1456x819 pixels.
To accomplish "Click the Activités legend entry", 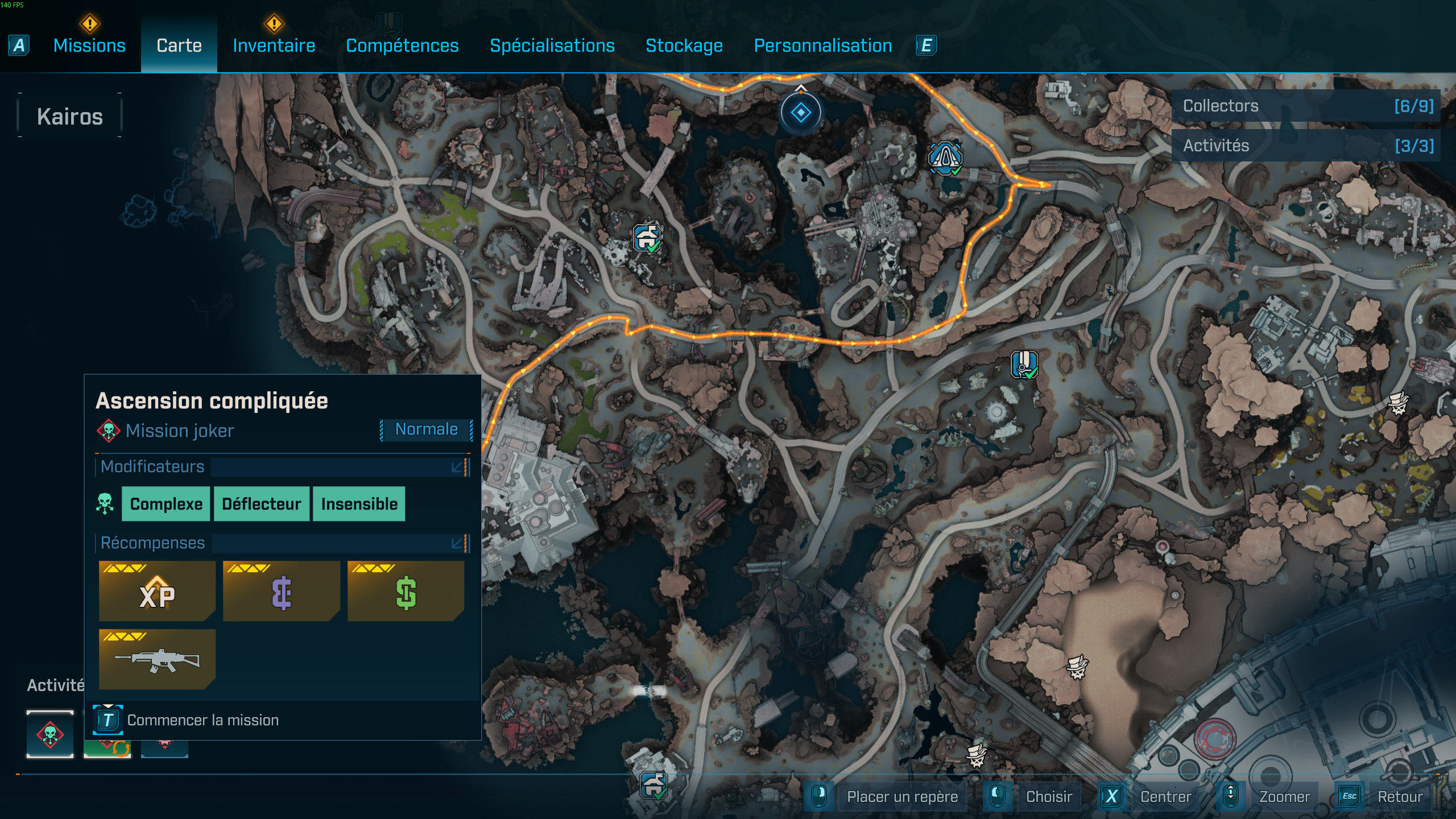I will (x=1306, y=146).
